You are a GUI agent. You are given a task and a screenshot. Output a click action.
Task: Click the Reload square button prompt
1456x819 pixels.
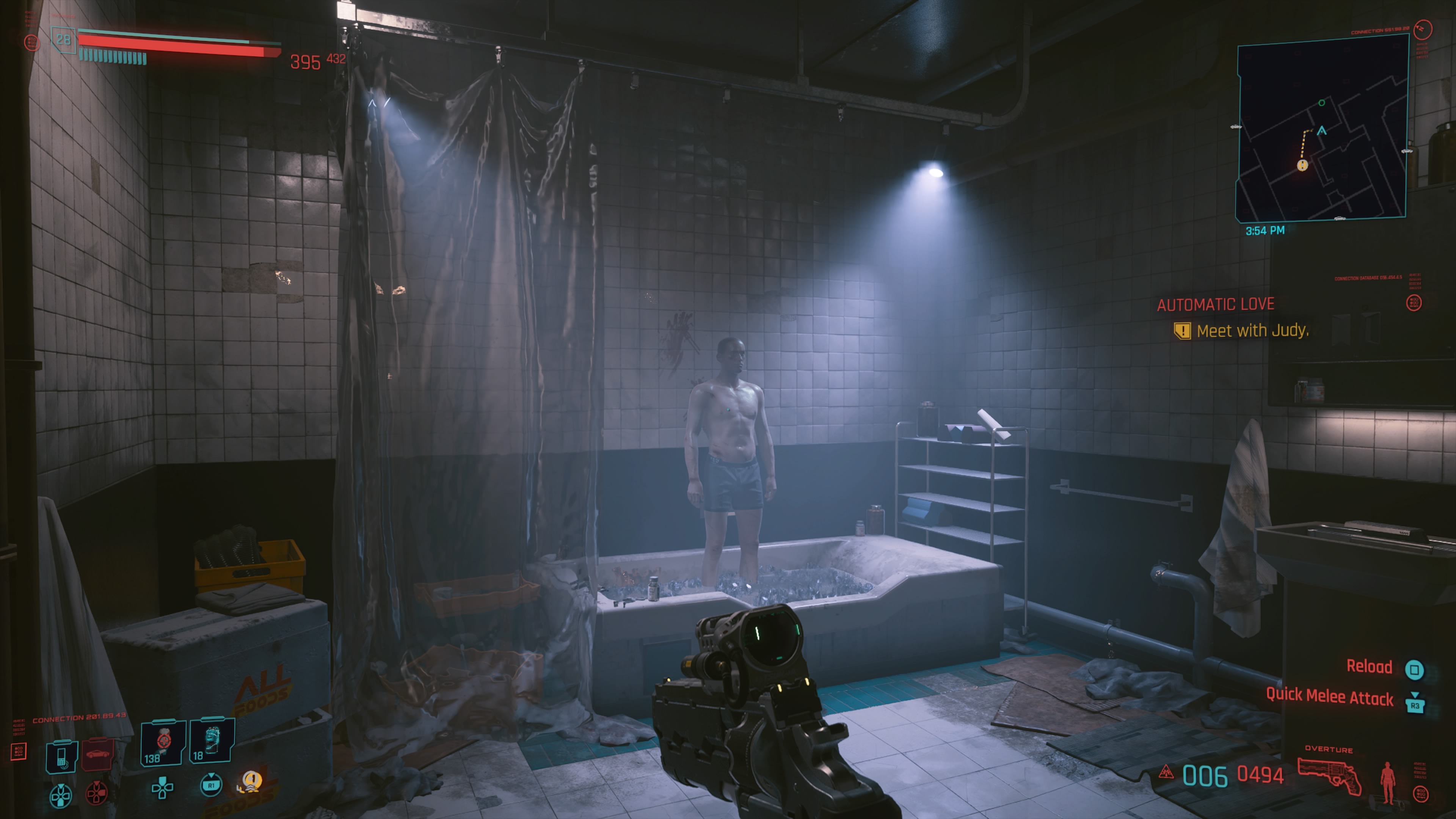[x=1415, y=670]
